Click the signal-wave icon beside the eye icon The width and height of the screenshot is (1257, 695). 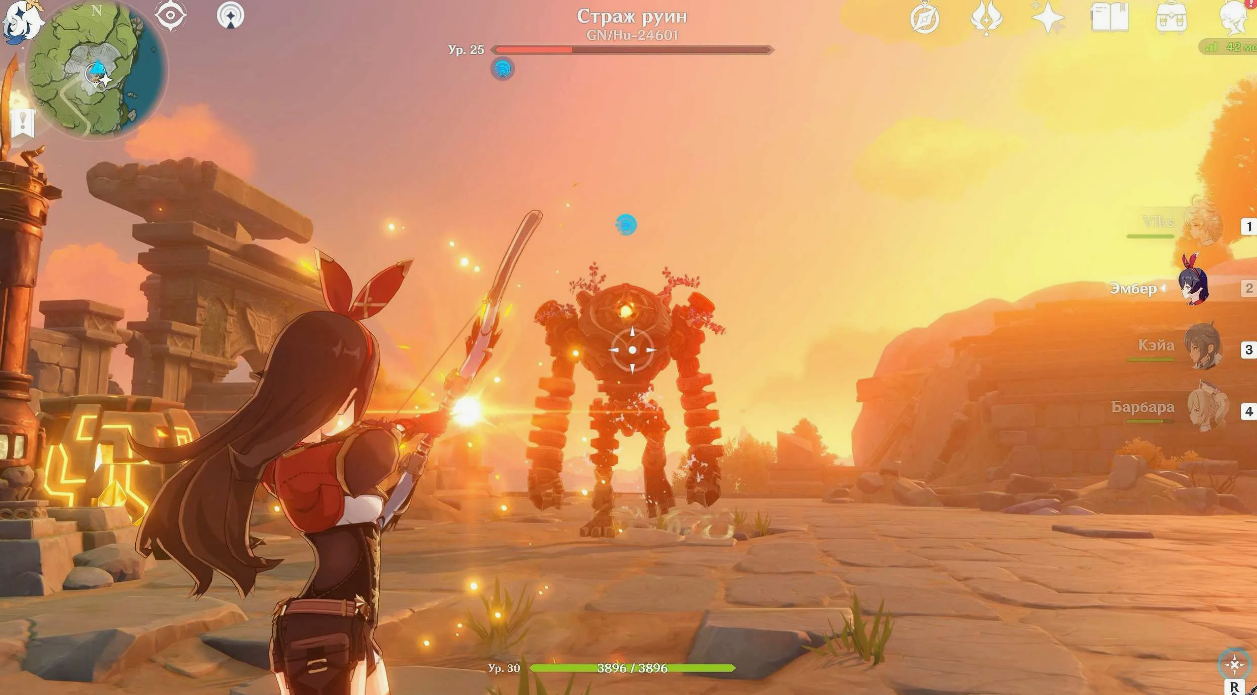pos(231,15)
